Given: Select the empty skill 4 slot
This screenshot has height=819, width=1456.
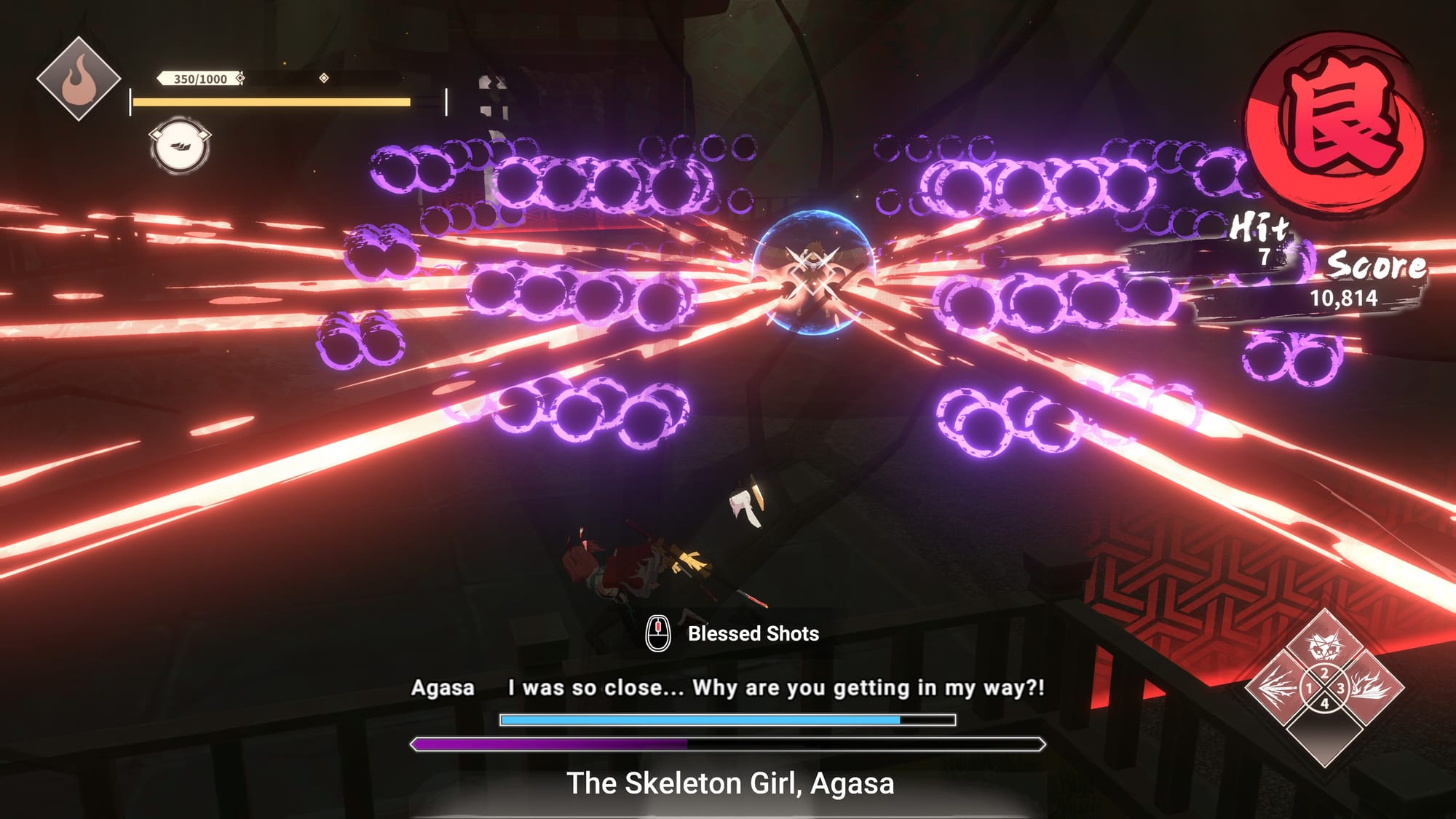Looking at the screenshot, I should (x=1324, y=734).
